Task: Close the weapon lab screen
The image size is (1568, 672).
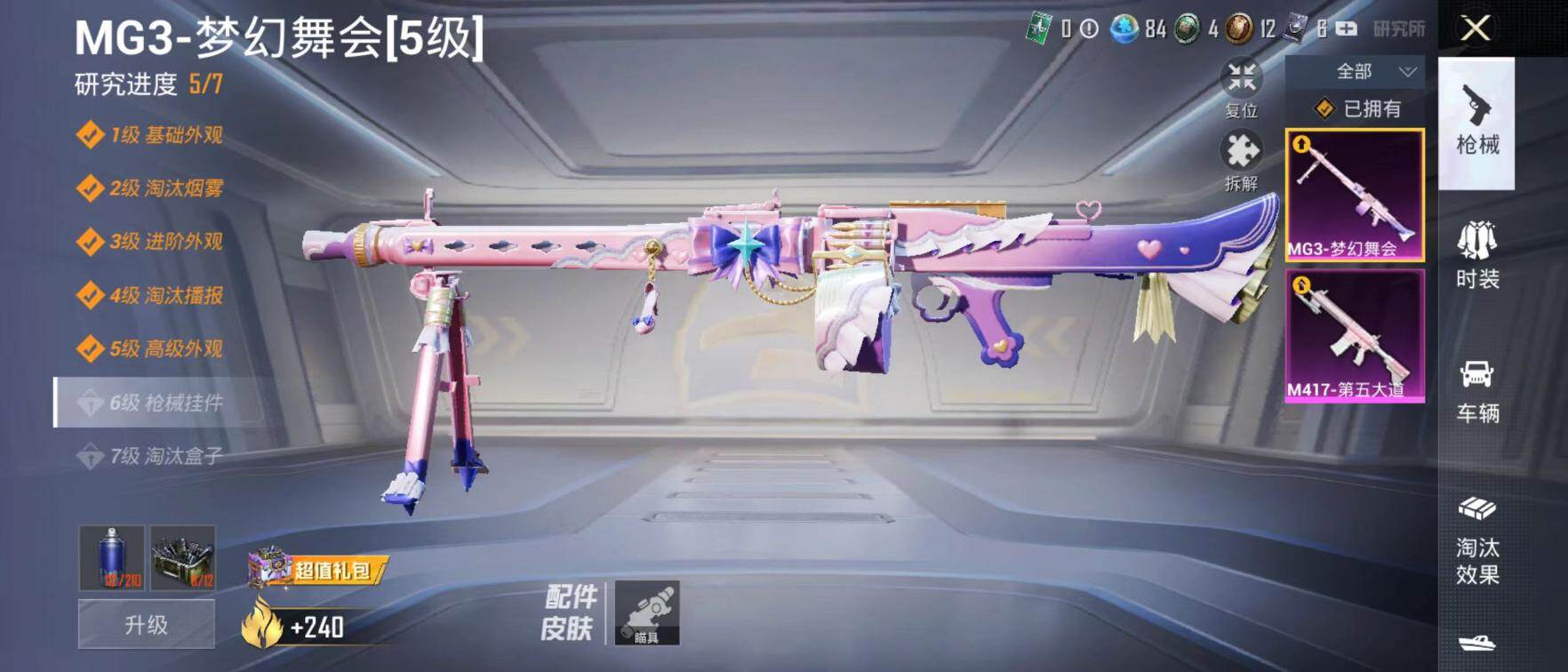Action: (x=1476, y=28)
